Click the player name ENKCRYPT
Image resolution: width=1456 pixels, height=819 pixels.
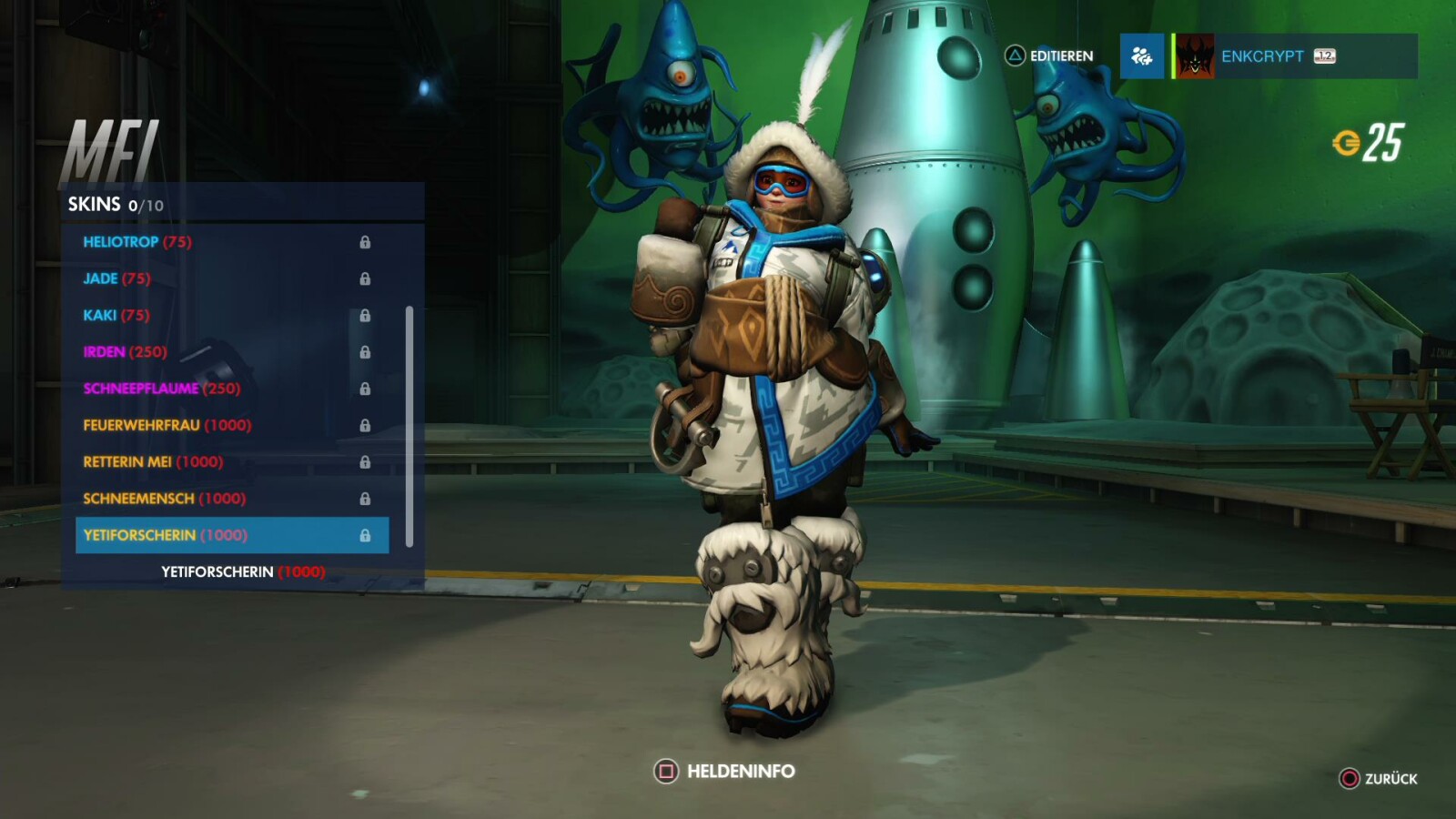pos(1265,56)
